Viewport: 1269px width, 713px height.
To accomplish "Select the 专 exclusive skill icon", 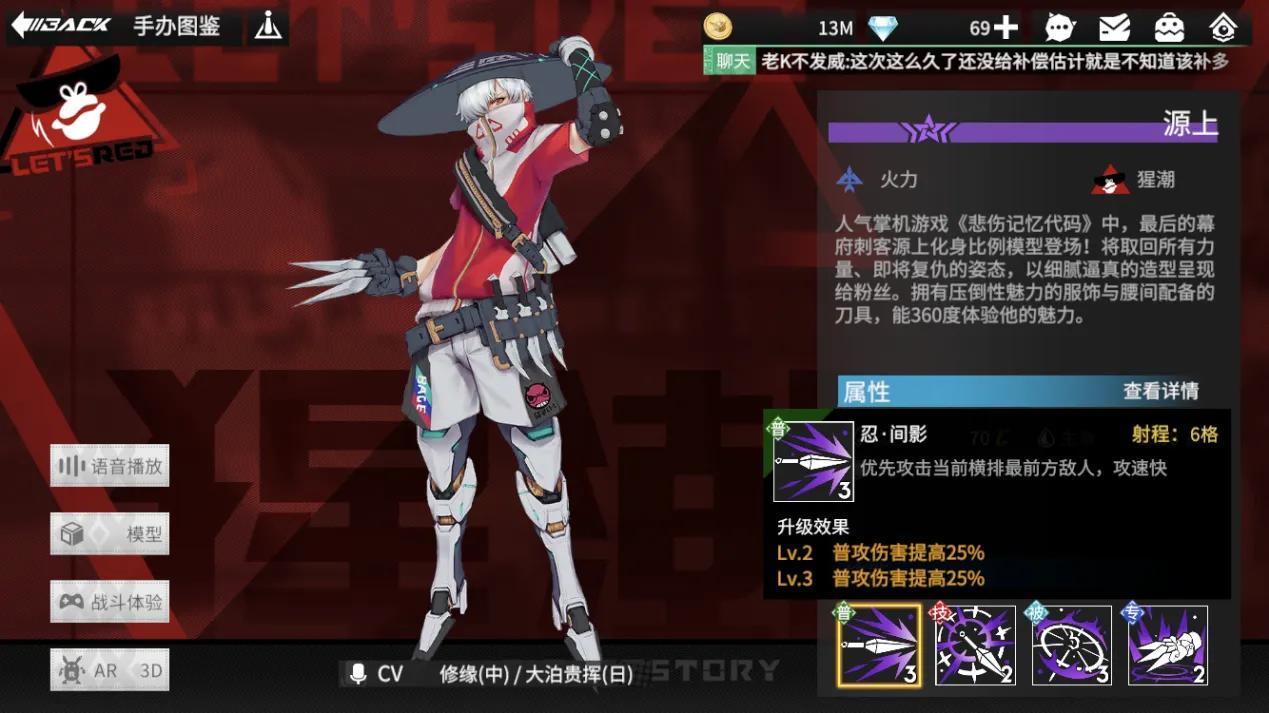I will pos(1167,646).
